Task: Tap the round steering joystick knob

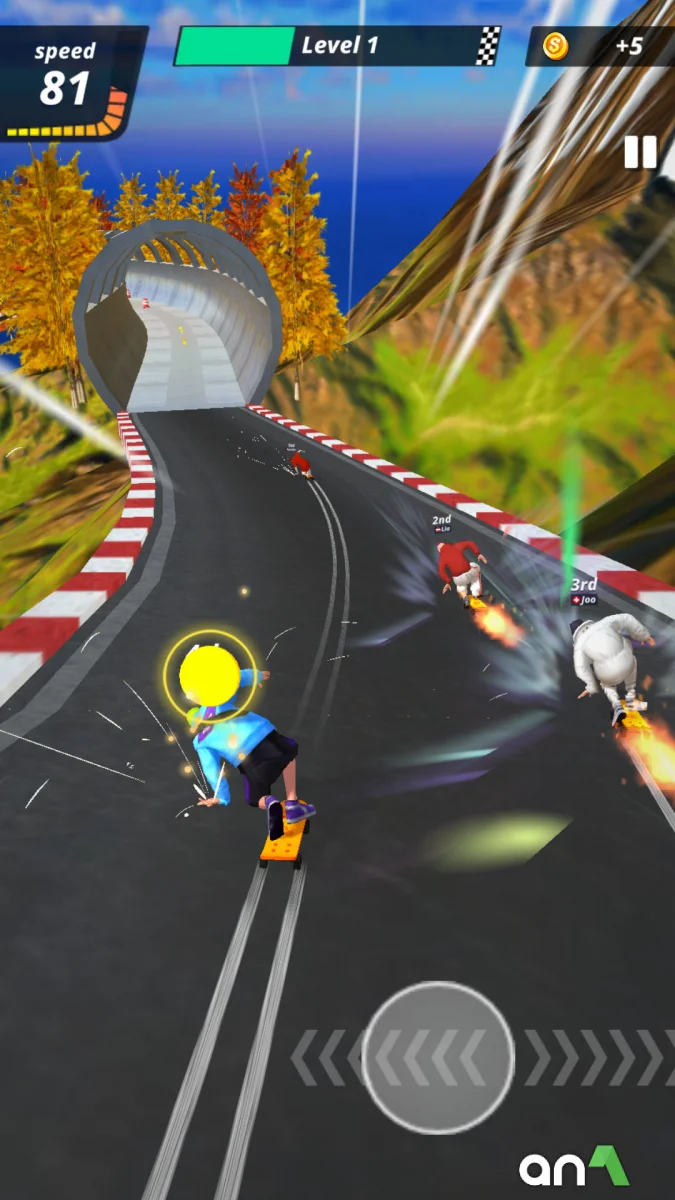Action: tap(438, 1057)
